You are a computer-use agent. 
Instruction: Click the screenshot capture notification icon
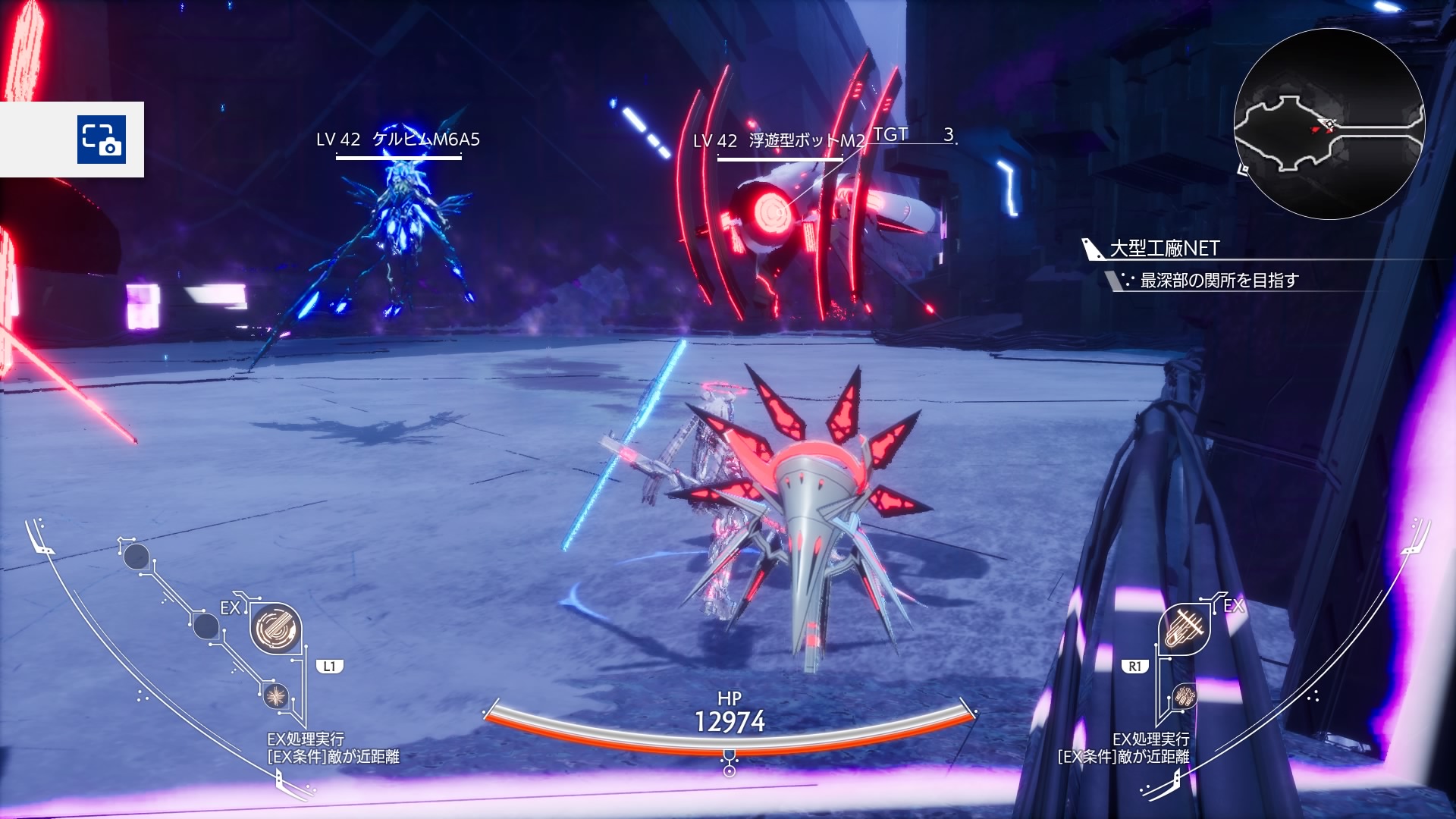pos(101,140)
